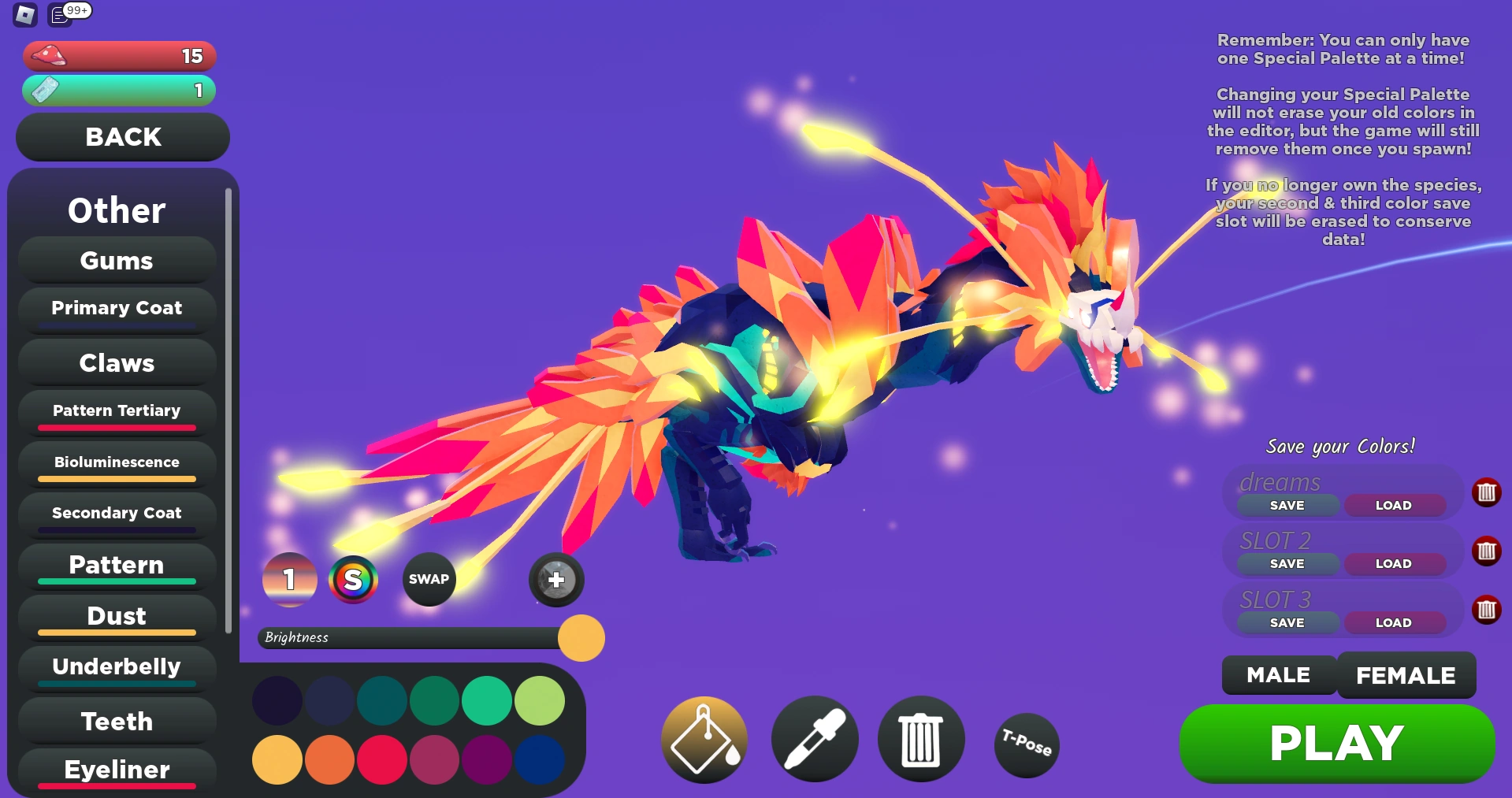The width and height of the screenshot is (1512, 798).
Task: Activate the T-Pose view
Action: click(1026, 744)
